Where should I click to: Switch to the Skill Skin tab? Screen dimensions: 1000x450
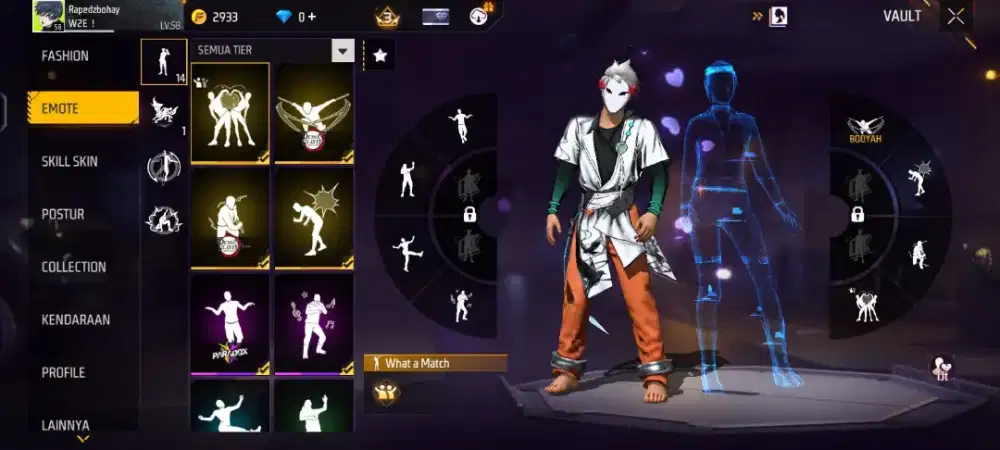coord(70,162)
